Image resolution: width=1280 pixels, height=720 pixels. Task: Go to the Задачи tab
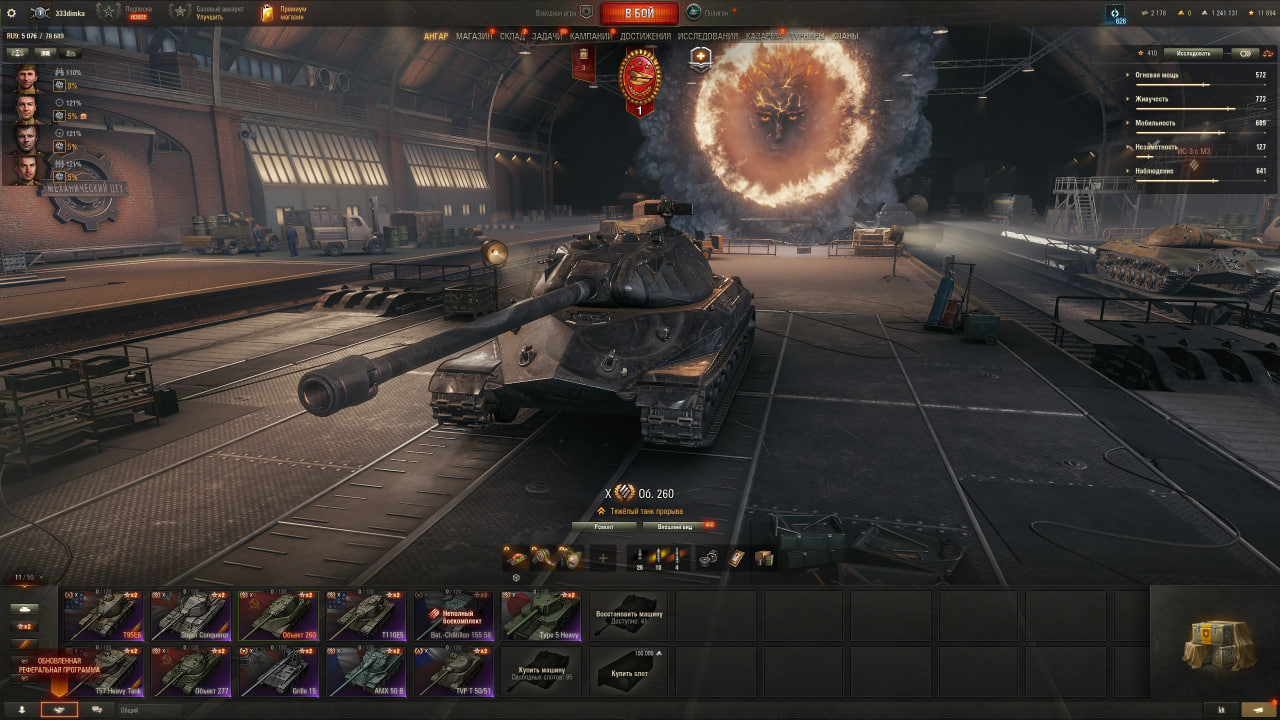[547, 36]
